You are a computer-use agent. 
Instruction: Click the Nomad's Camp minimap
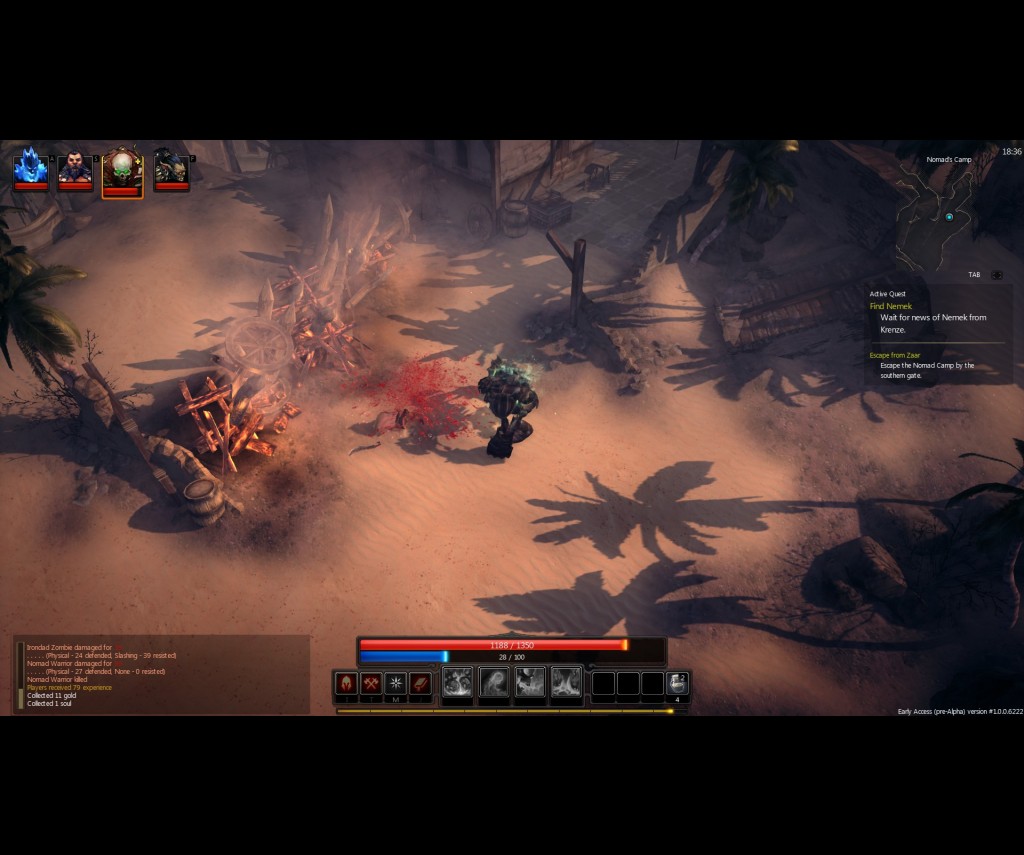click(x=945, y=214)
